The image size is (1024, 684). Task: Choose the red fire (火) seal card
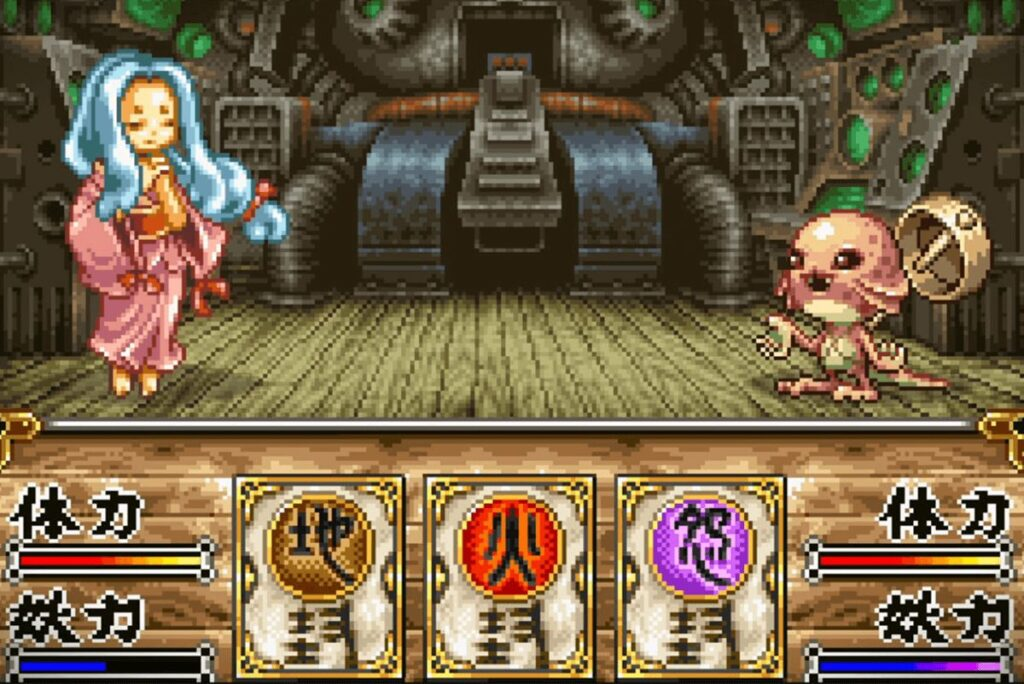coord(510,576)
